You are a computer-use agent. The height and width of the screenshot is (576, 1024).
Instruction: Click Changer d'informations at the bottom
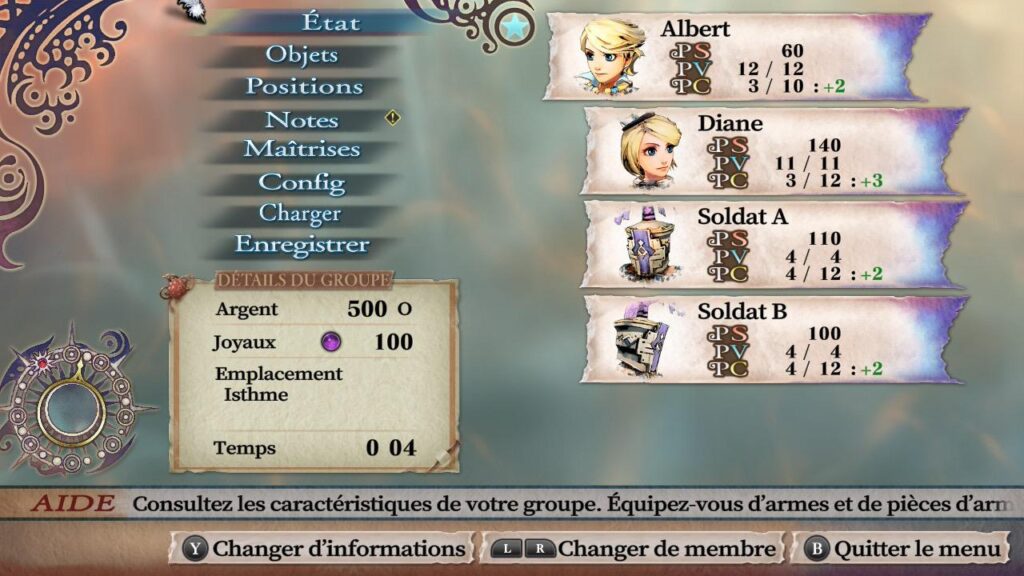[x=324, y=549]
